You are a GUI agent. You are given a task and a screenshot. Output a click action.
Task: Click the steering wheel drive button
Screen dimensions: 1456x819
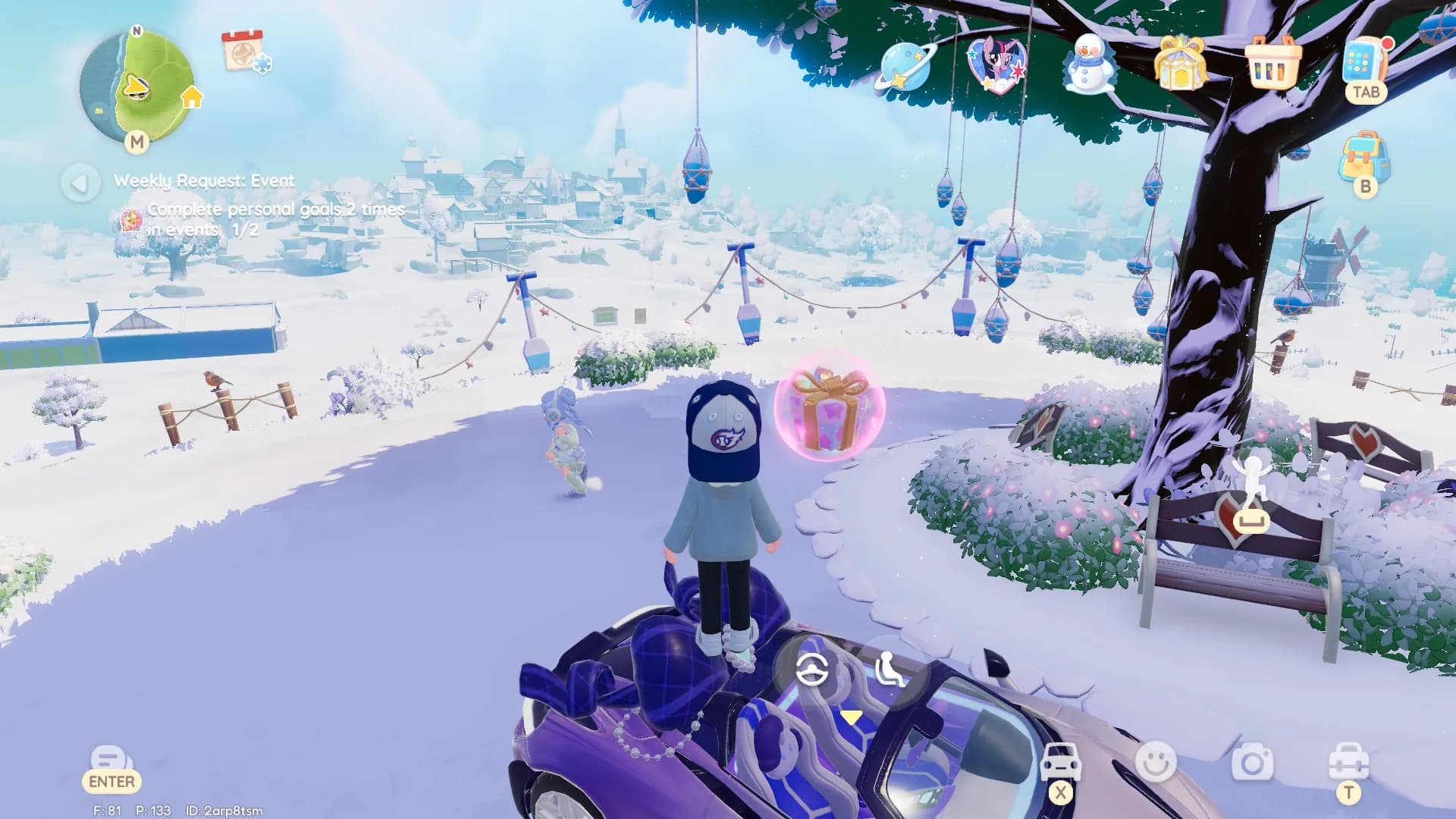click(x=812, y=670)
